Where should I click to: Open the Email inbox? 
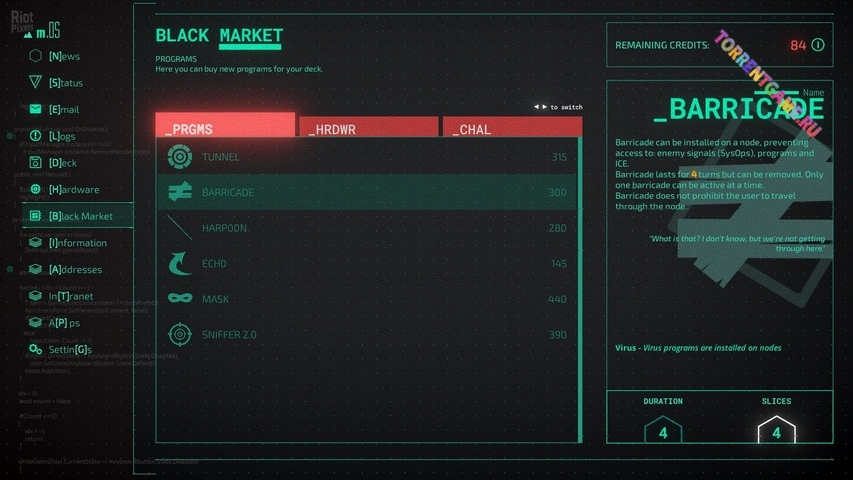[x=63, y=109]
